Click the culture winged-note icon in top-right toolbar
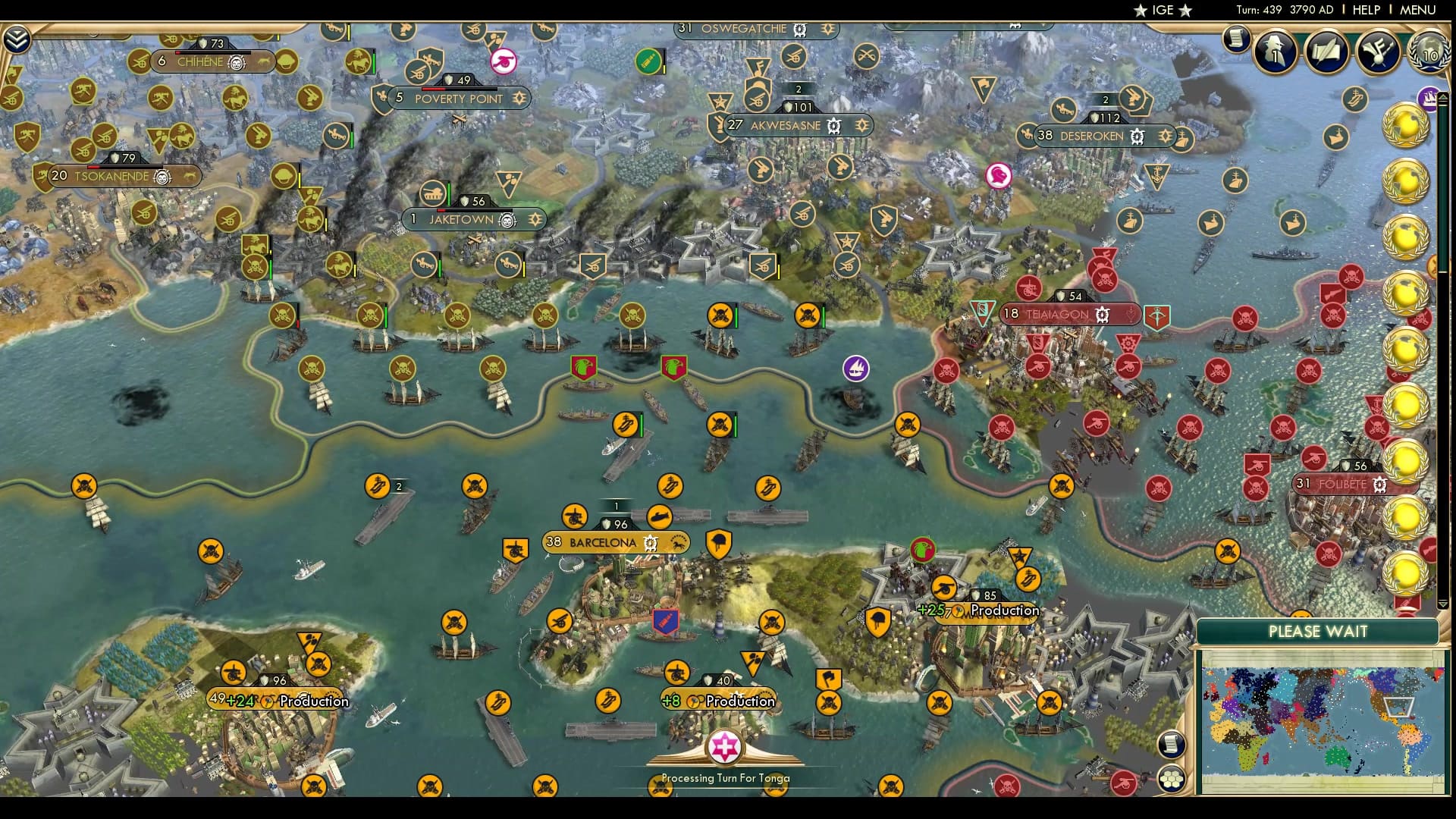The image size is (1456, 819). 1376,52
